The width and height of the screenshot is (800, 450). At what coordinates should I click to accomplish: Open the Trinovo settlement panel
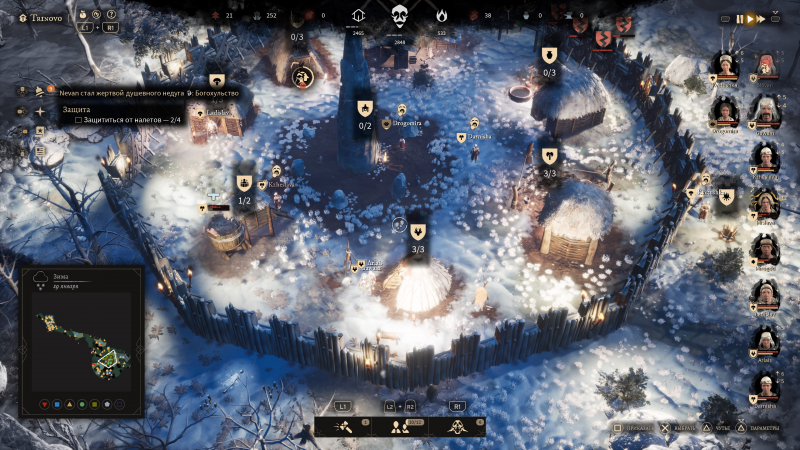click(x=47, y=17)
